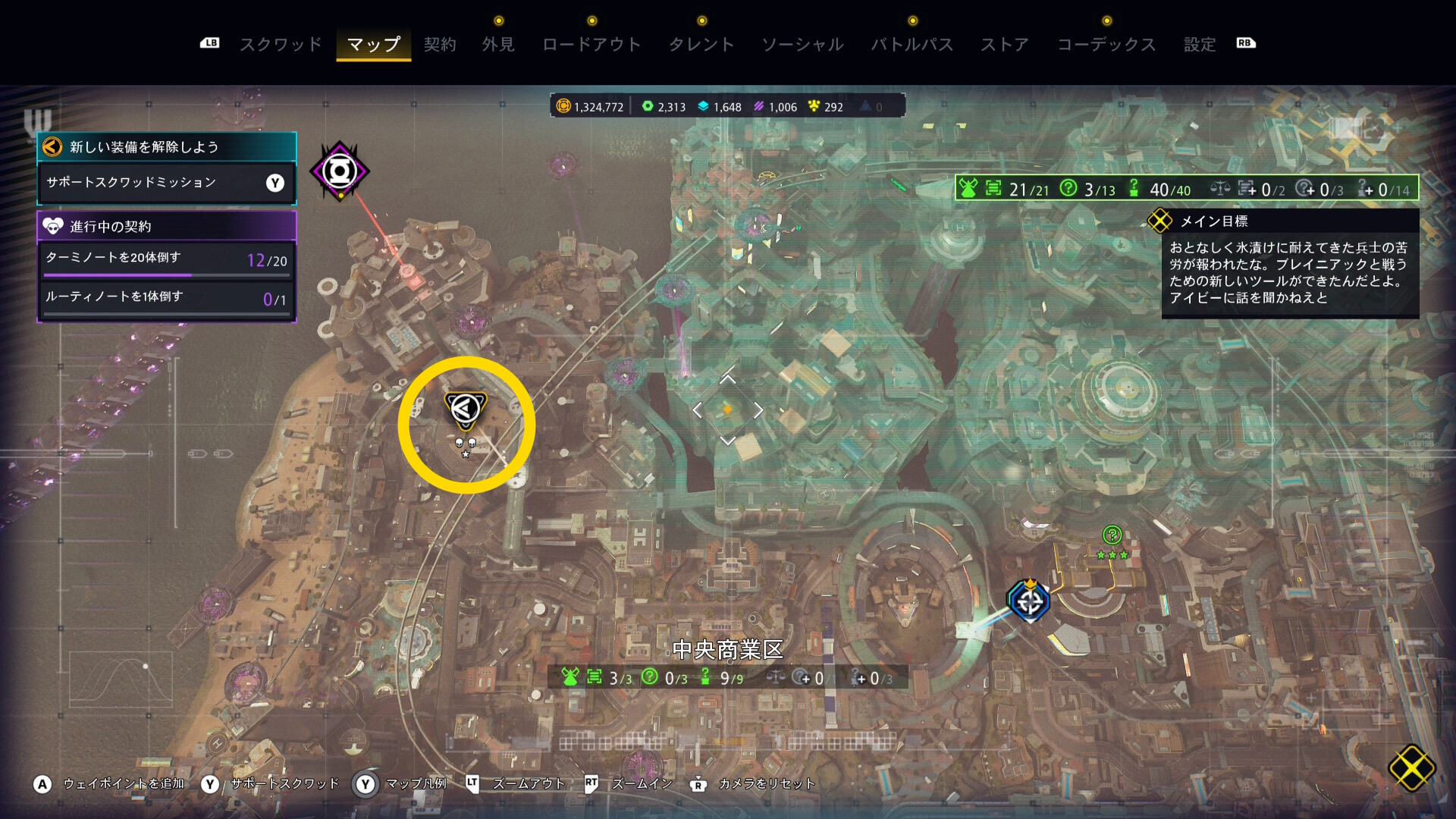Click the 中央商業区 district label
Screen dimensions: 1456x819
point(727,650)
